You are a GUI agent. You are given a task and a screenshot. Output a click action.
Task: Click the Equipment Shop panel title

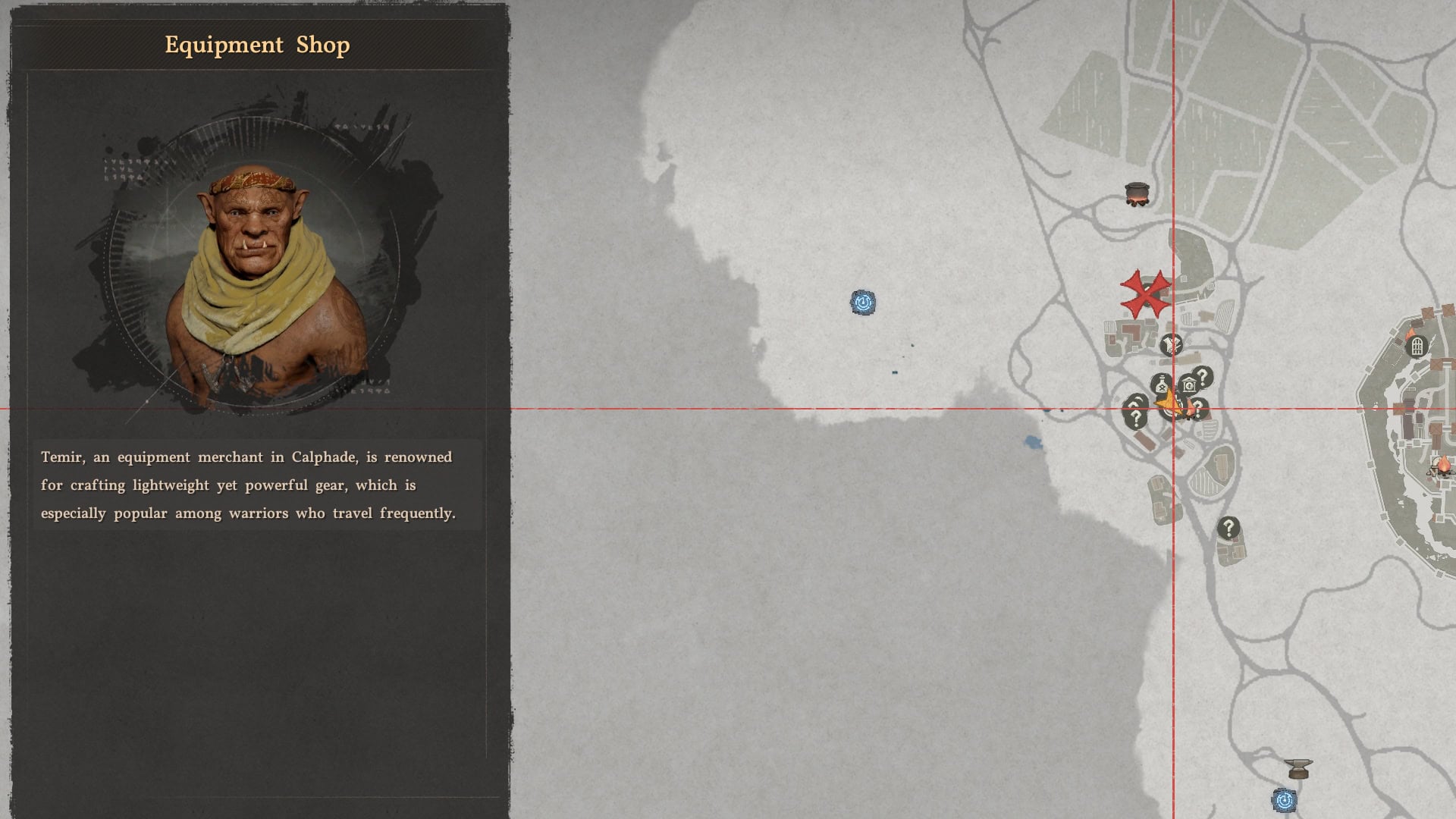(x=257, y=45)
